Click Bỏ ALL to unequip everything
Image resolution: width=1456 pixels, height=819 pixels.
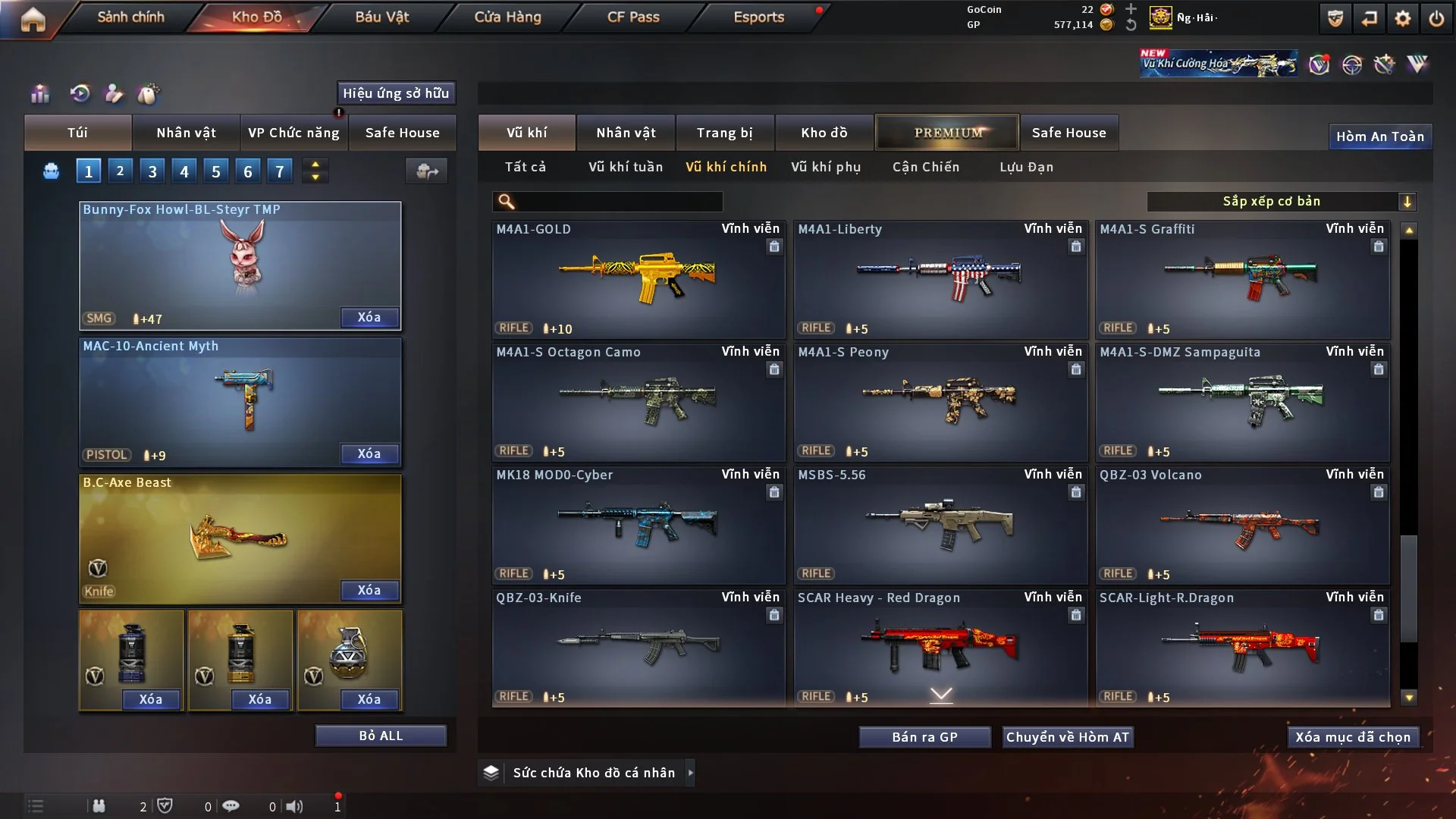click(381, 736)
